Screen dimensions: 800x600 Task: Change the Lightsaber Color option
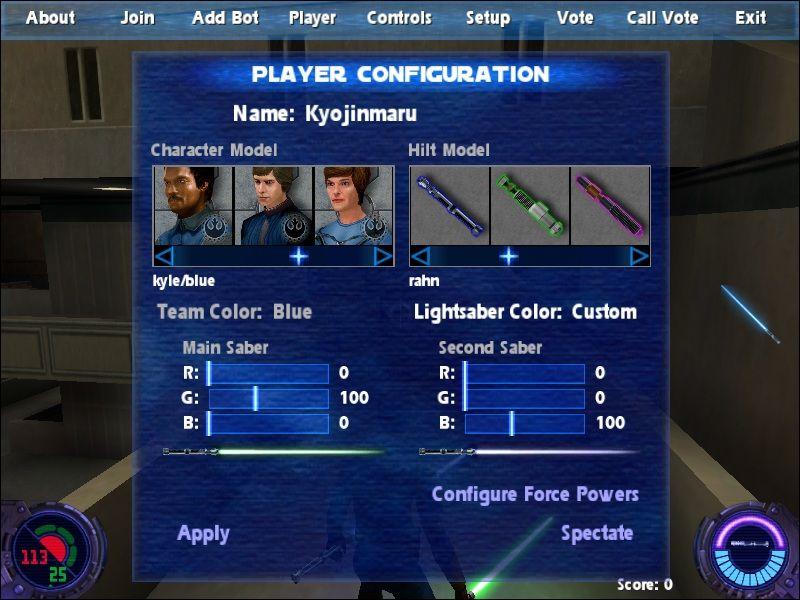525,312
